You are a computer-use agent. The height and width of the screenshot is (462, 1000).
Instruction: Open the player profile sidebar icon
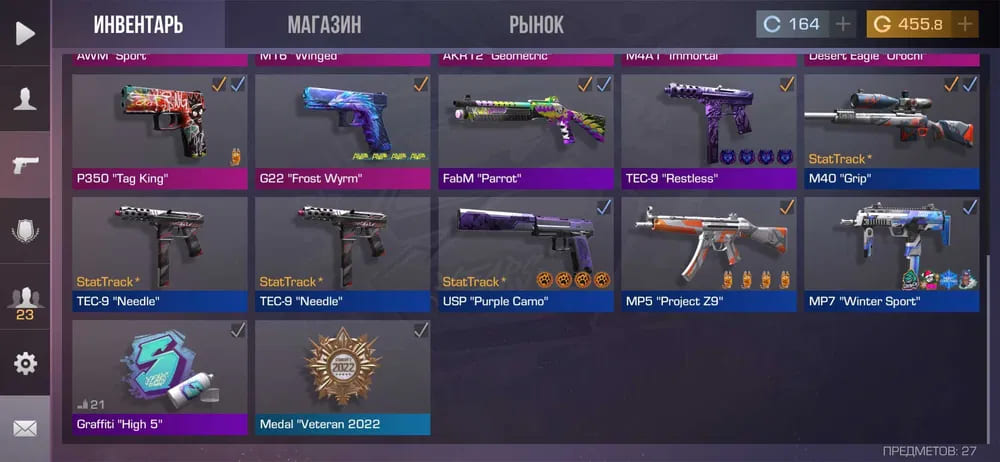click(25, 98)
